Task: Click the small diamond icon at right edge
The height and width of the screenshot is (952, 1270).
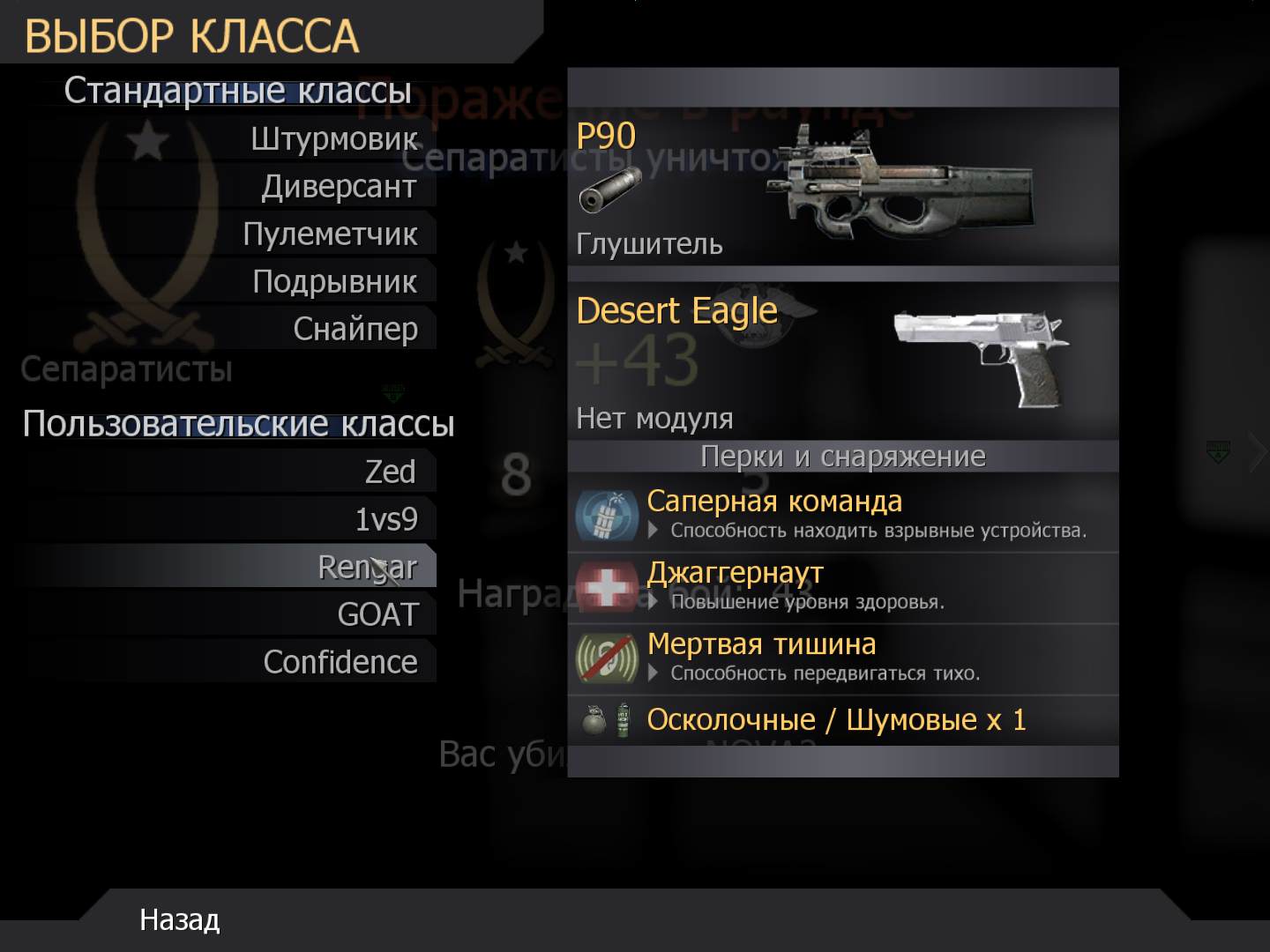Action: tap(1218, 450)
